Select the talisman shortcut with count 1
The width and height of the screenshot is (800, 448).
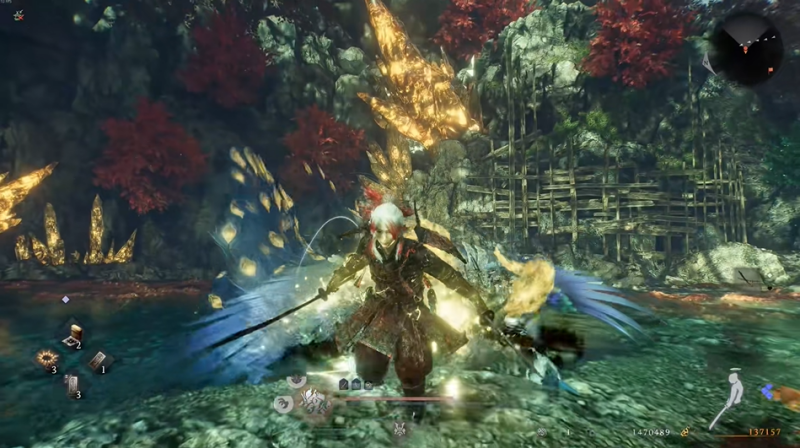pos(98,361)
